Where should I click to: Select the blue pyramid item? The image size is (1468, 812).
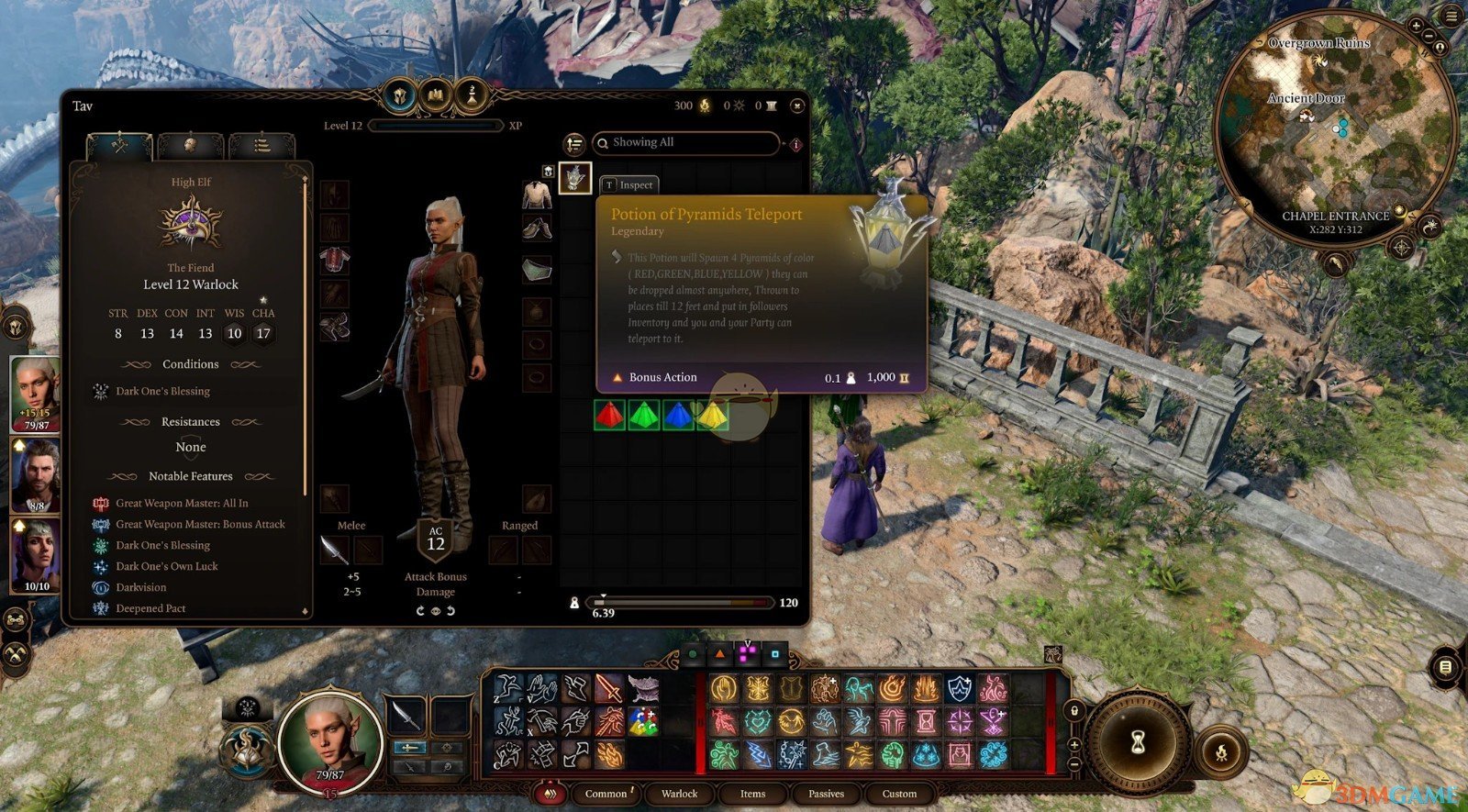678,415
